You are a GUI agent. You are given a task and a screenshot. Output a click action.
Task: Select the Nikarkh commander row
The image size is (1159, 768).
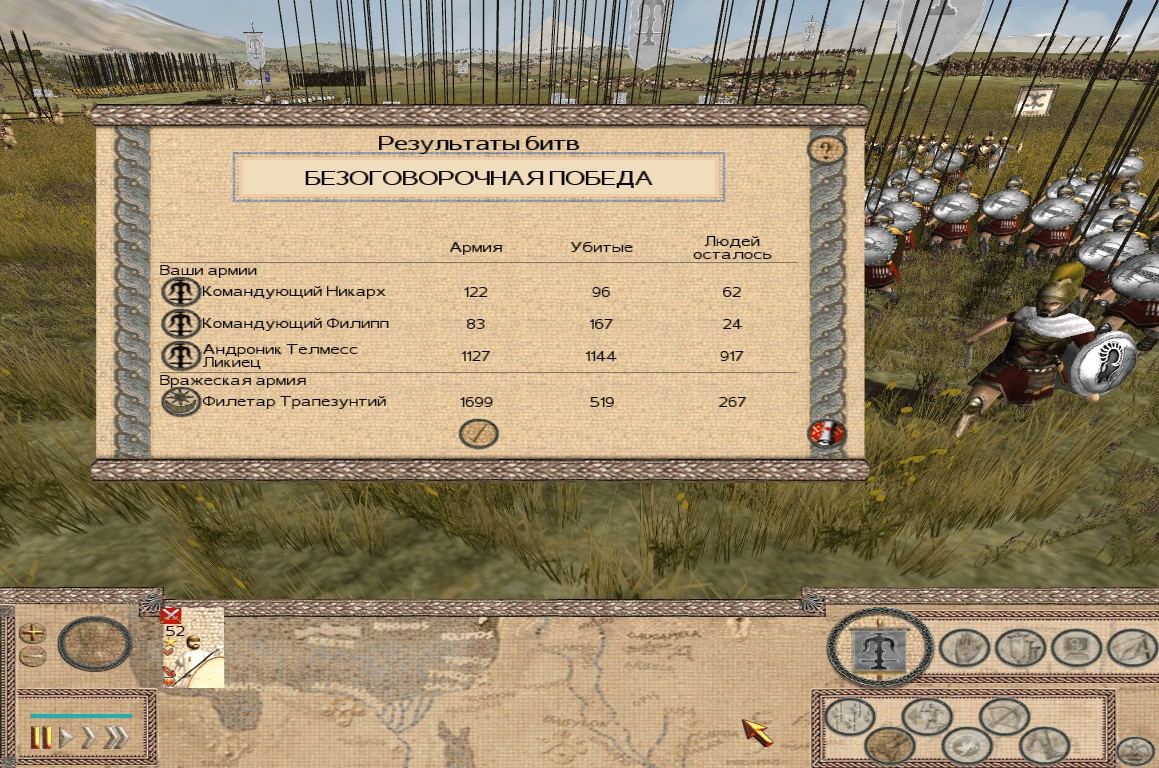pos(292,292)
